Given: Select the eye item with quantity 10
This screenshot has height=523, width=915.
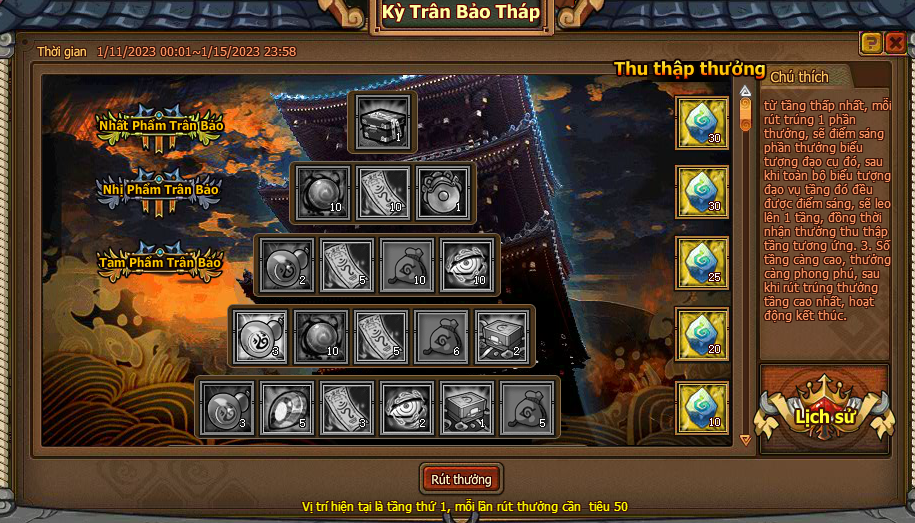Looking at the screenshot, I should tap(467, 265).
